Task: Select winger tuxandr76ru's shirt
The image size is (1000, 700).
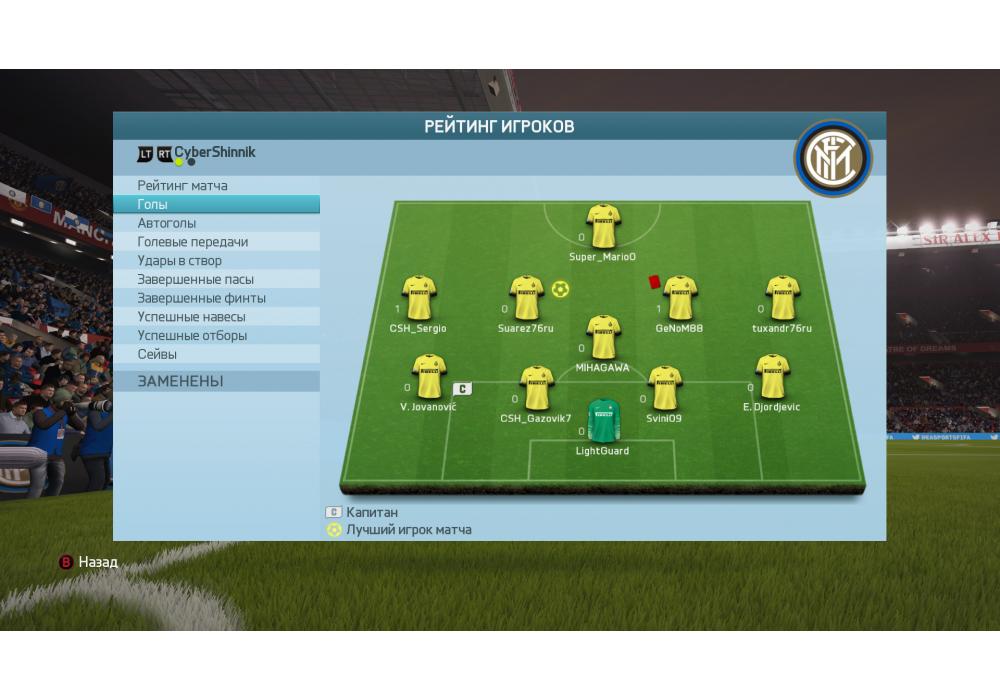Action: 782,298
